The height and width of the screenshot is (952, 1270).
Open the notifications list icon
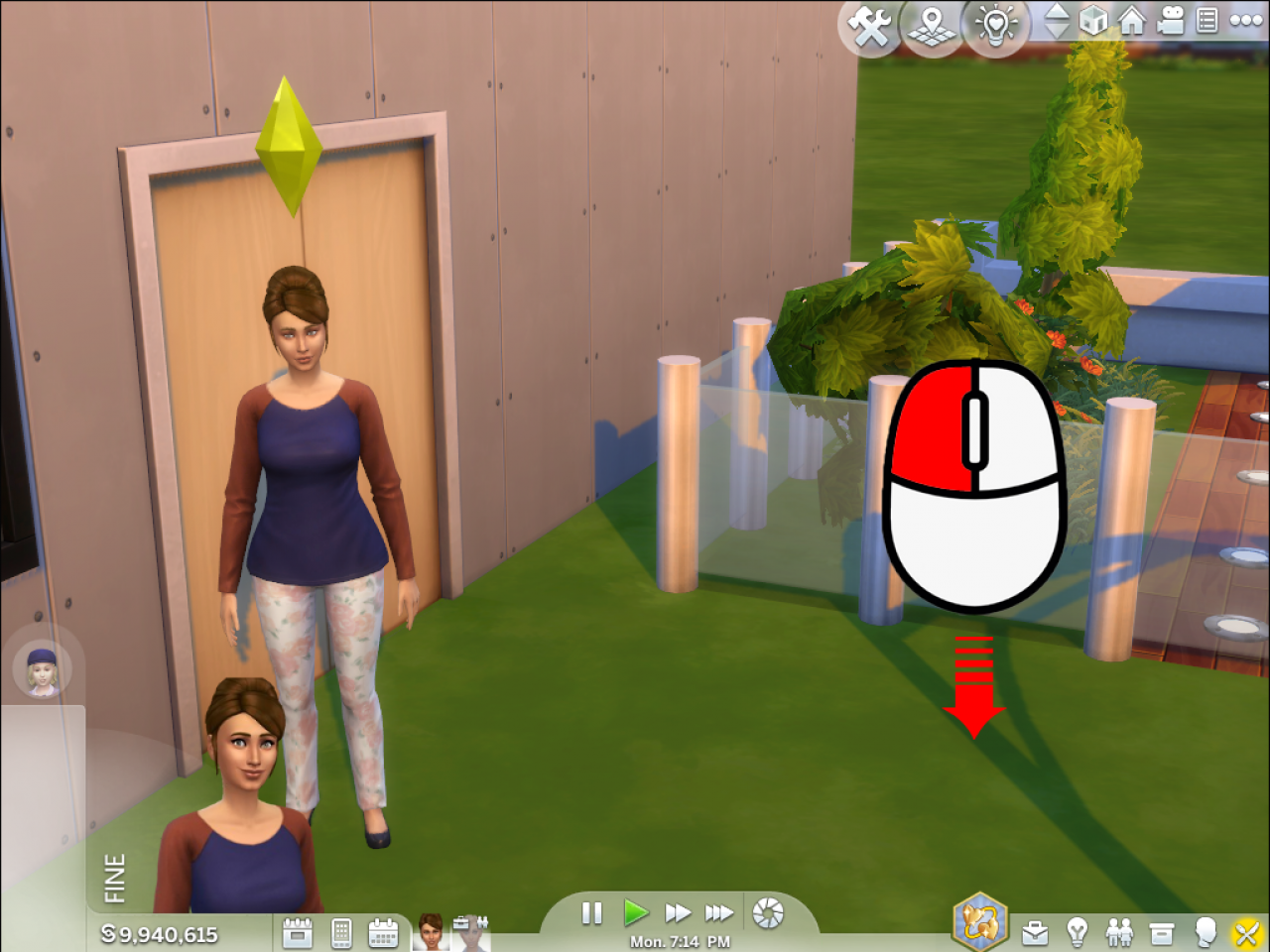1206,20
